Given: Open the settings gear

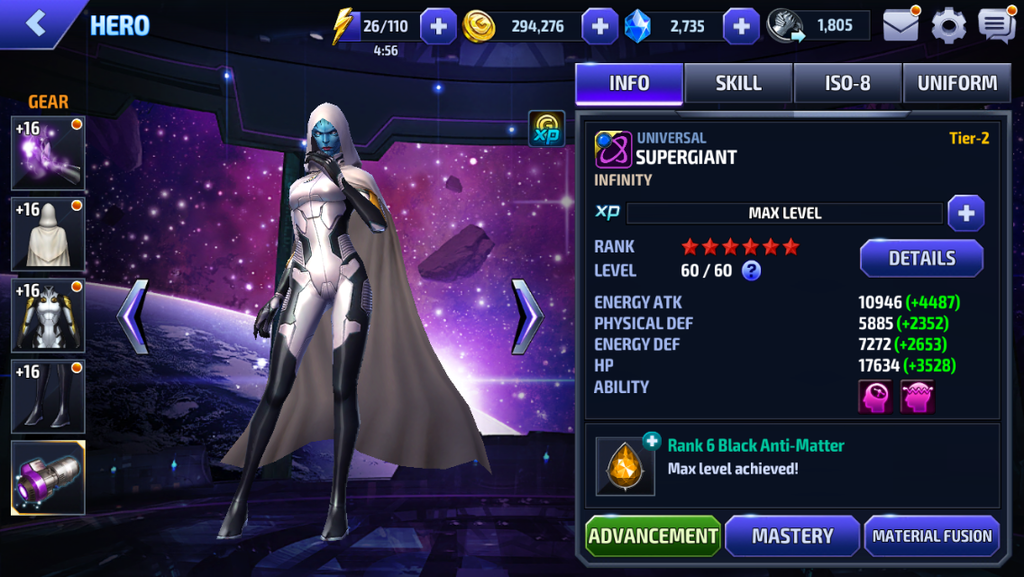Looking at the screenshot, I should [949, 25].
